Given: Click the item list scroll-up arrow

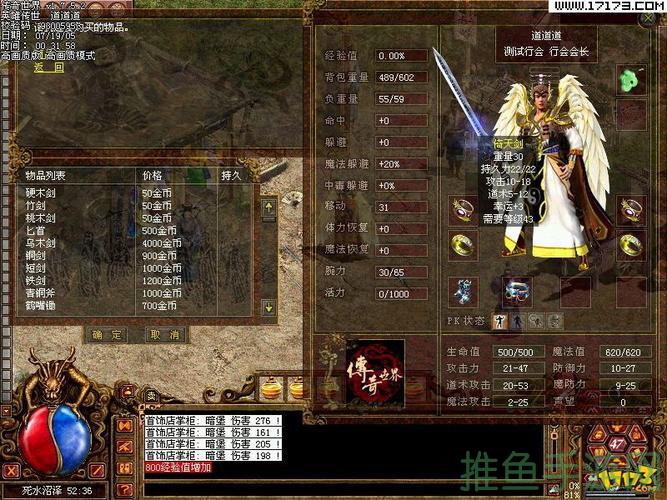Looking at the screenshot, I should click(x=268, y=207).
